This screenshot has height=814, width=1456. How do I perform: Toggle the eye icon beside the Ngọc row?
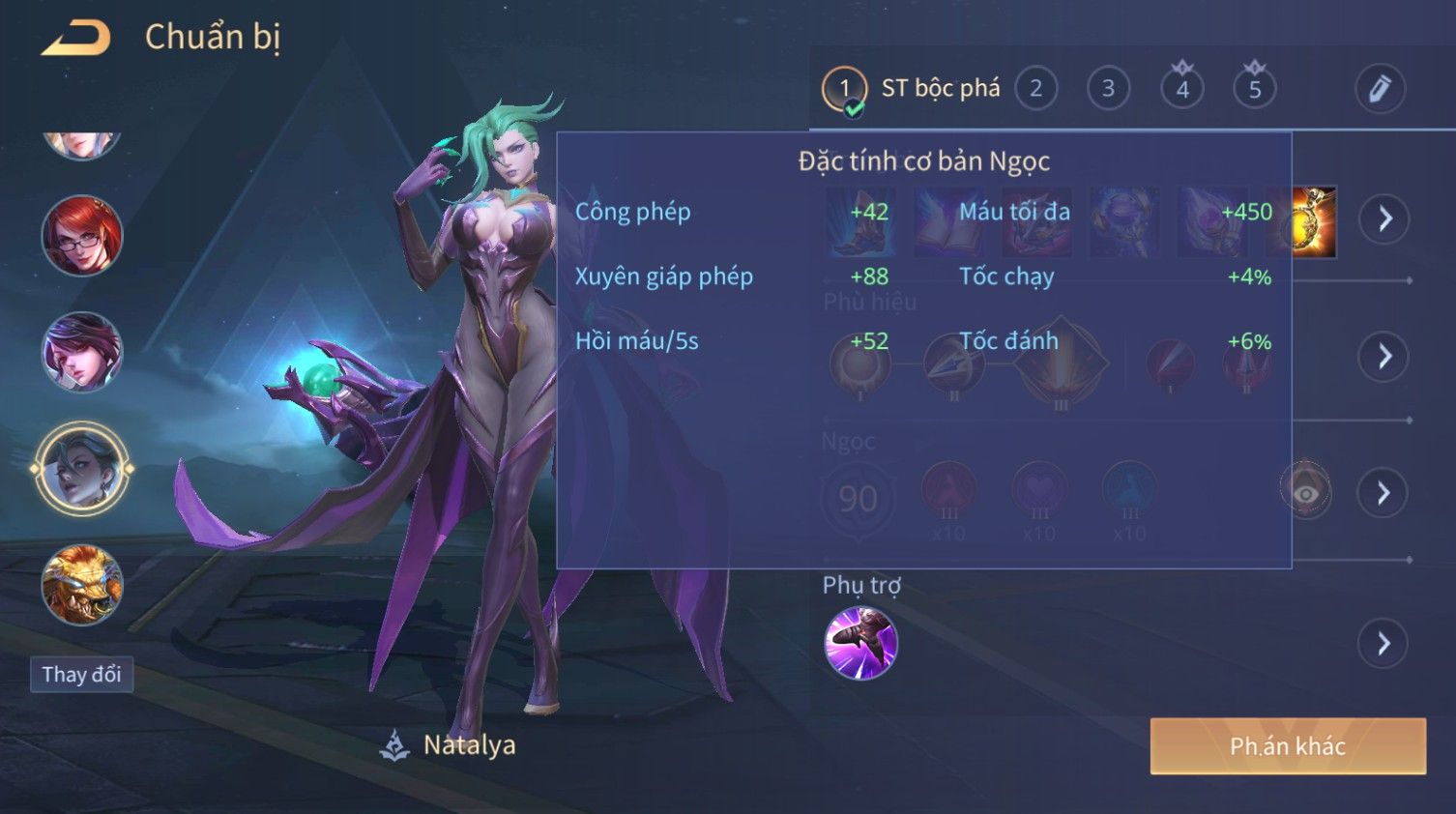pyautogui.click(x=1305, y=493)
